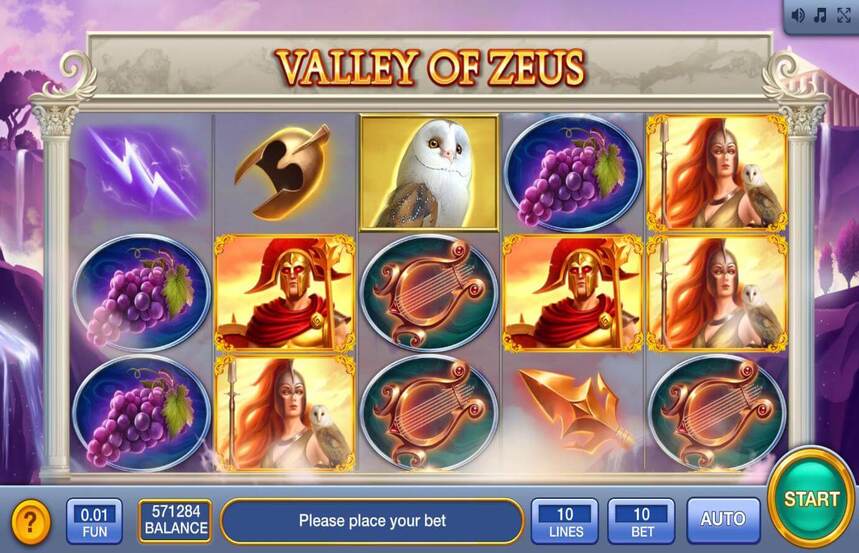Change the 0.01 FUN coin value

click(x=94, y=520)
